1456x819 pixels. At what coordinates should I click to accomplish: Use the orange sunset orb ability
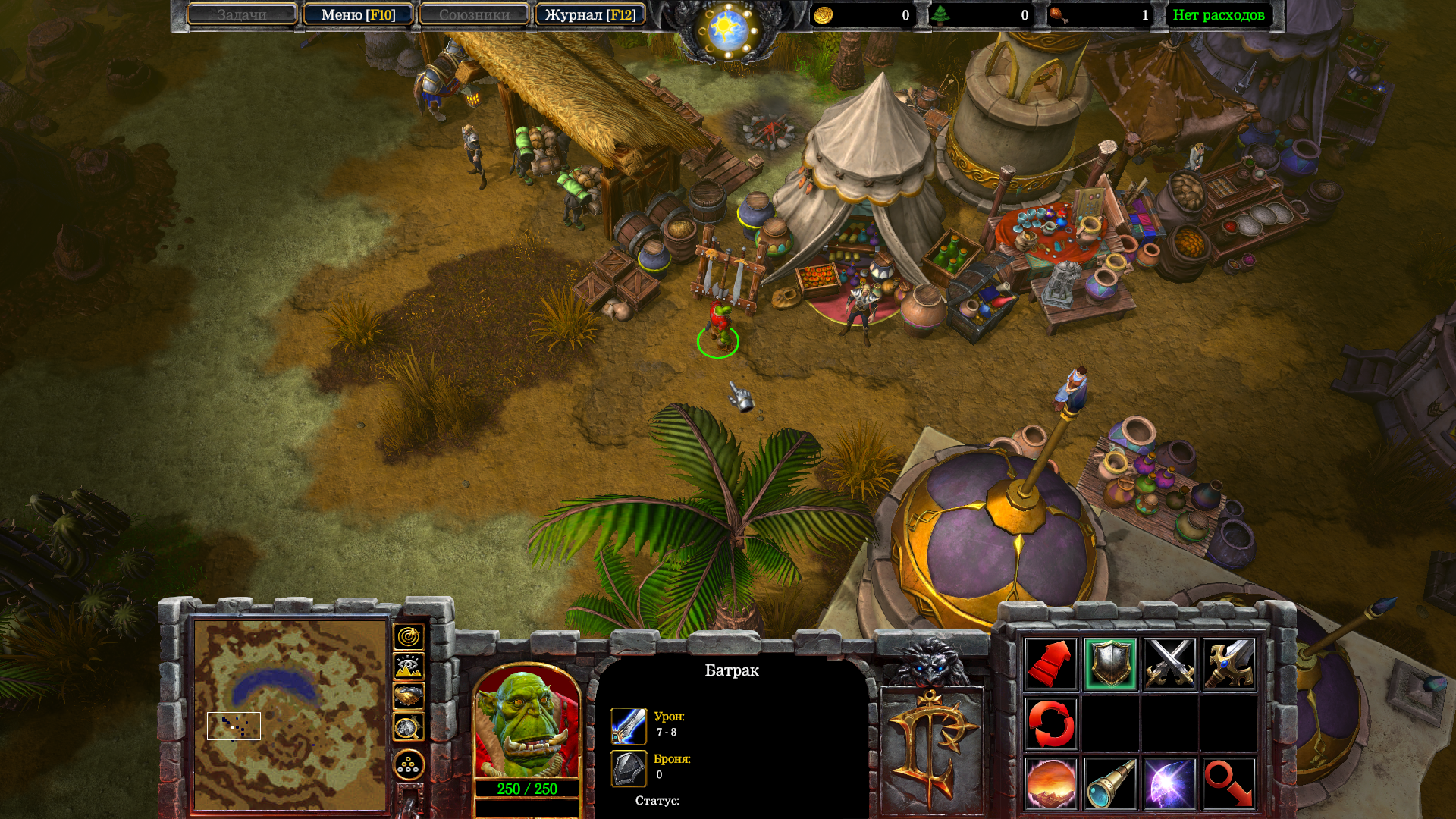click(1050, 783)
